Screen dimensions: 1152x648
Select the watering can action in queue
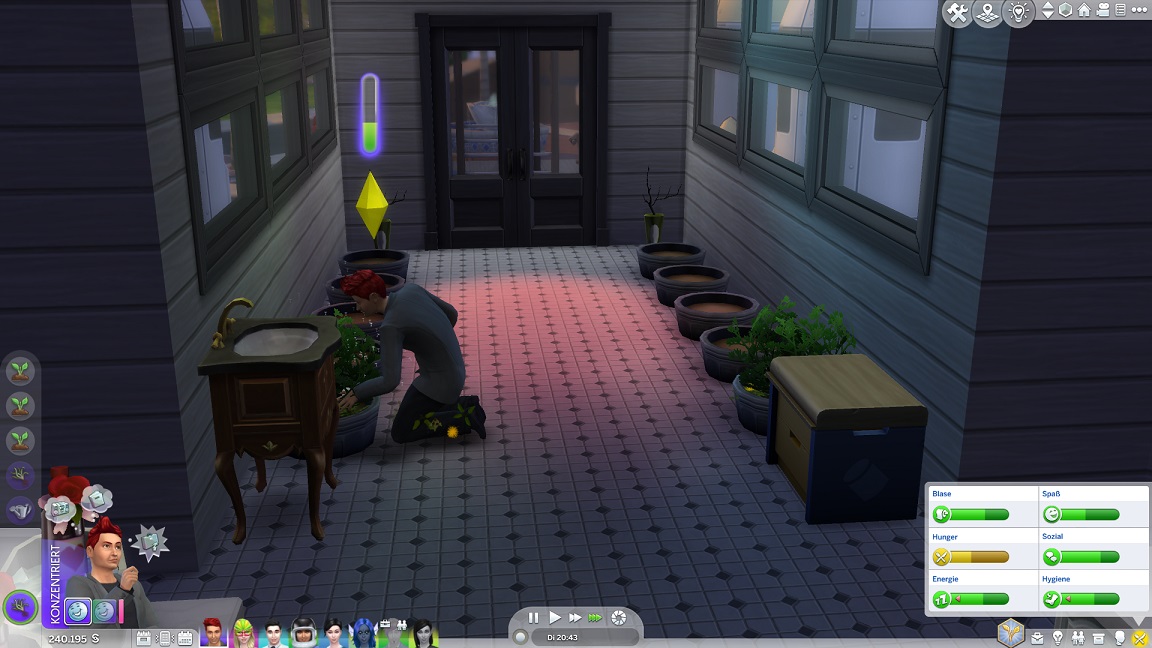point(20,511)
